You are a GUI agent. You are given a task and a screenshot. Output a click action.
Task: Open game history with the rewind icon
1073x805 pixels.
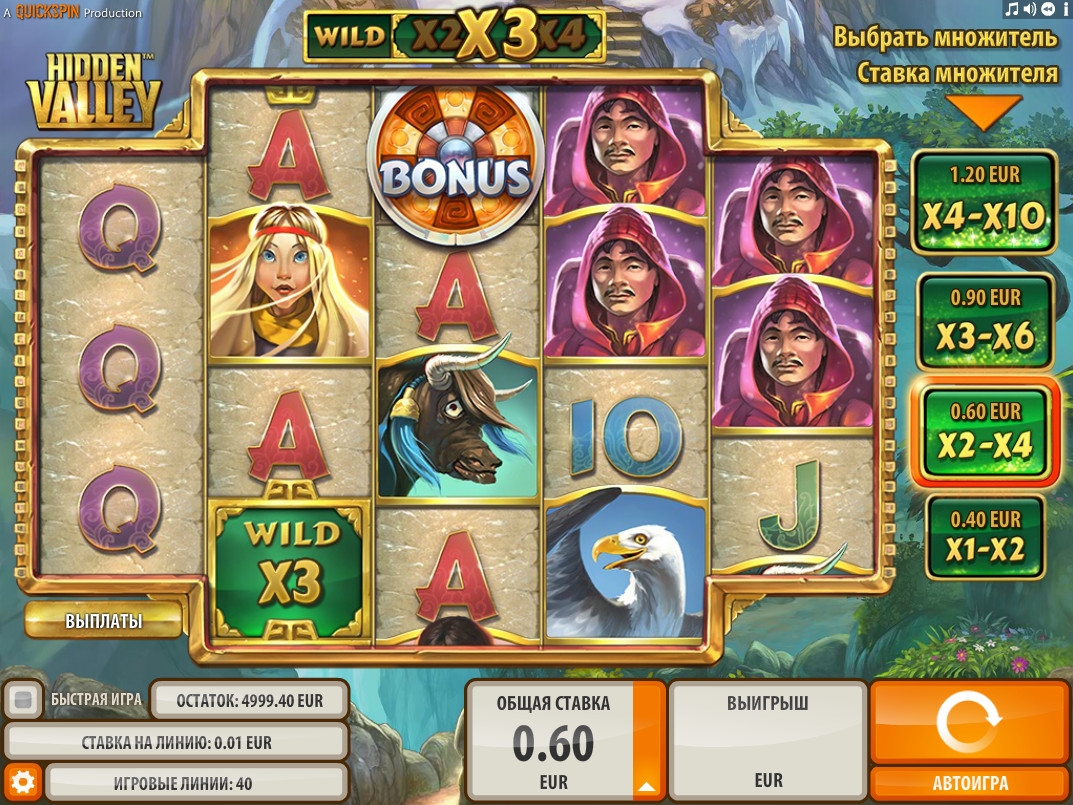[x=1047, y=9]
